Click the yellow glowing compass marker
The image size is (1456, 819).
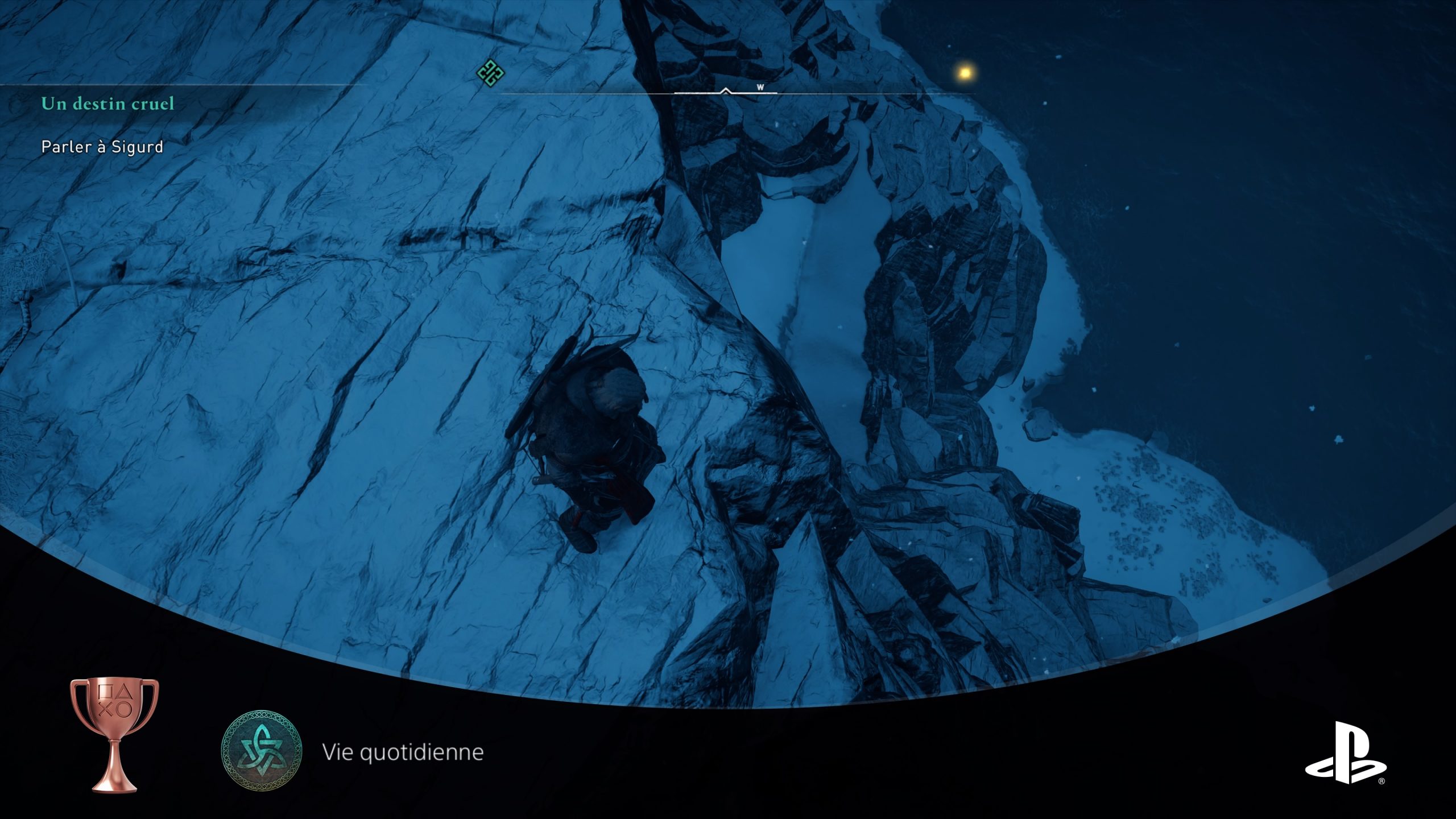click(965, 72)
